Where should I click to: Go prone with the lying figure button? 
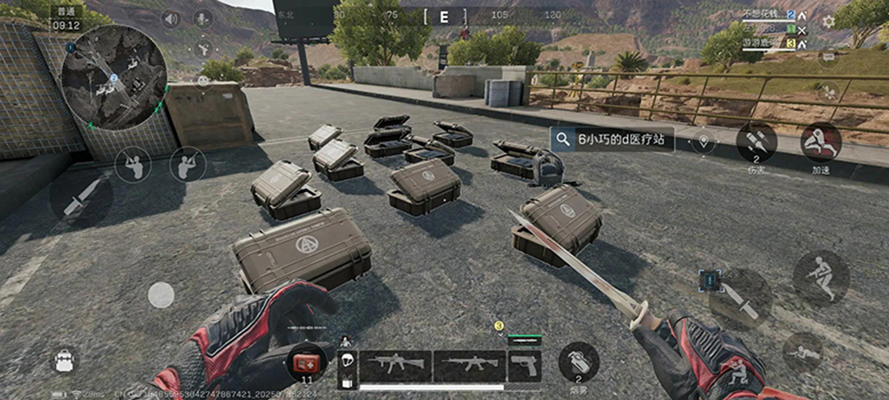(803, 352)
